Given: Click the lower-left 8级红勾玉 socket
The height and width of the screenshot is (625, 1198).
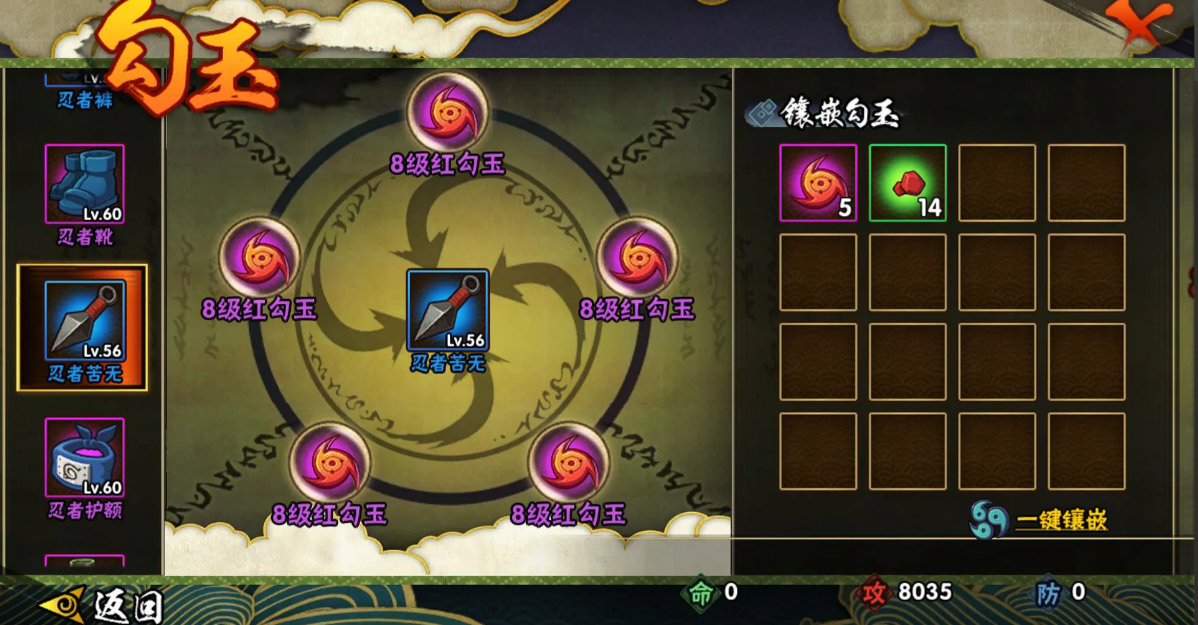Looking at the screenshot, I should click(x=330, y=461).
